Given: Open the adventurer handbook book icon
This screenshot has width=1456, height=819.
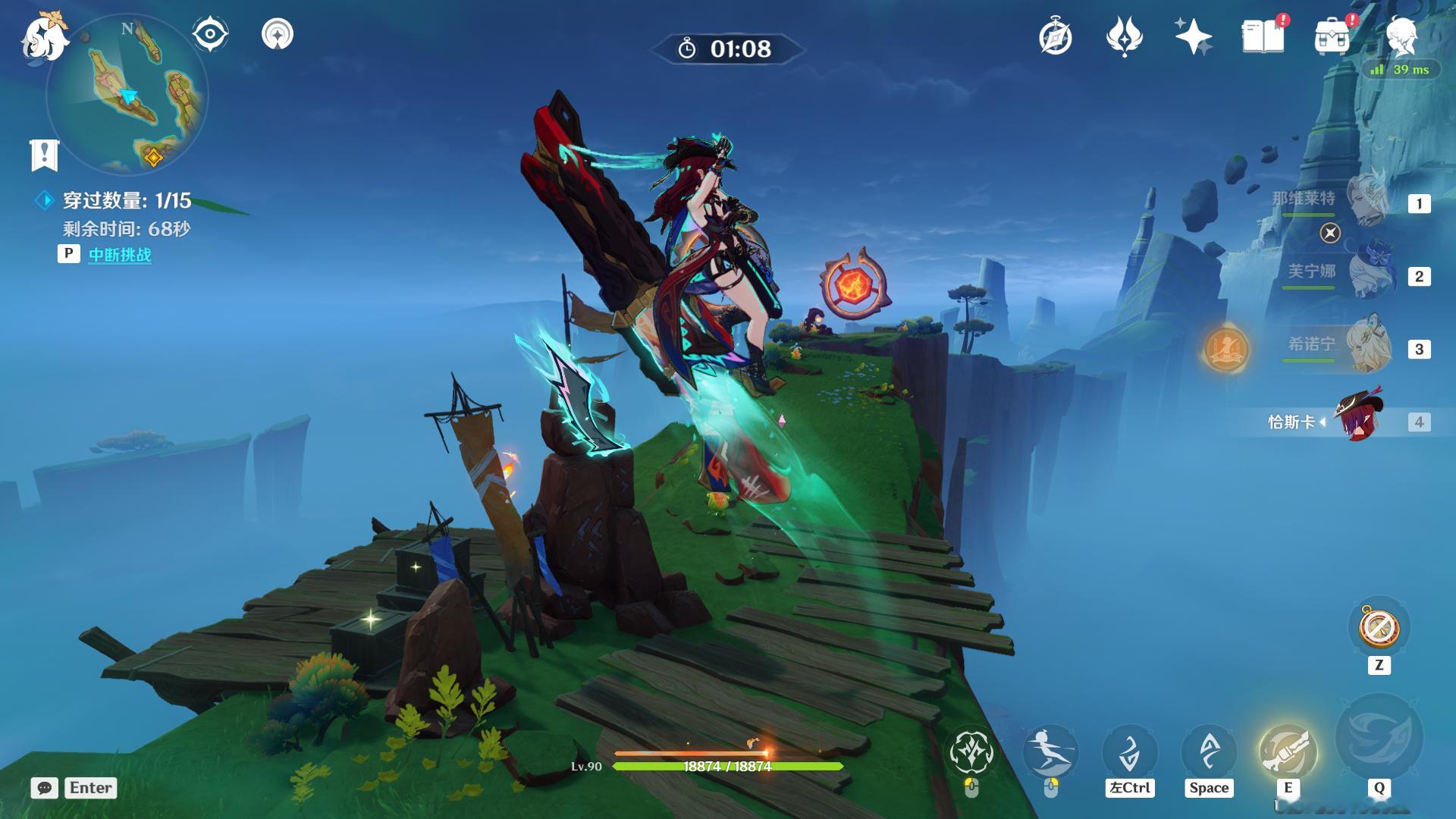Looking at the screenshot, I should point(1263,36).
